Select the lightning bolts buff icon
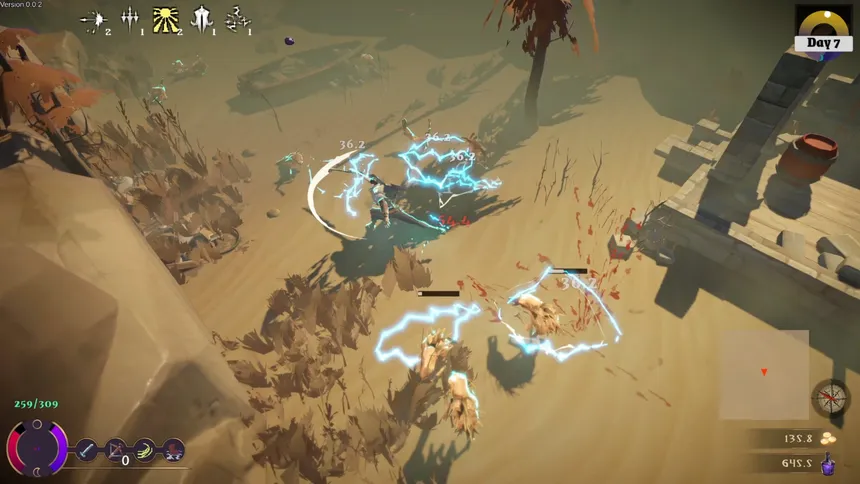The width and height of the screenshot is (860, 484). 238,19
